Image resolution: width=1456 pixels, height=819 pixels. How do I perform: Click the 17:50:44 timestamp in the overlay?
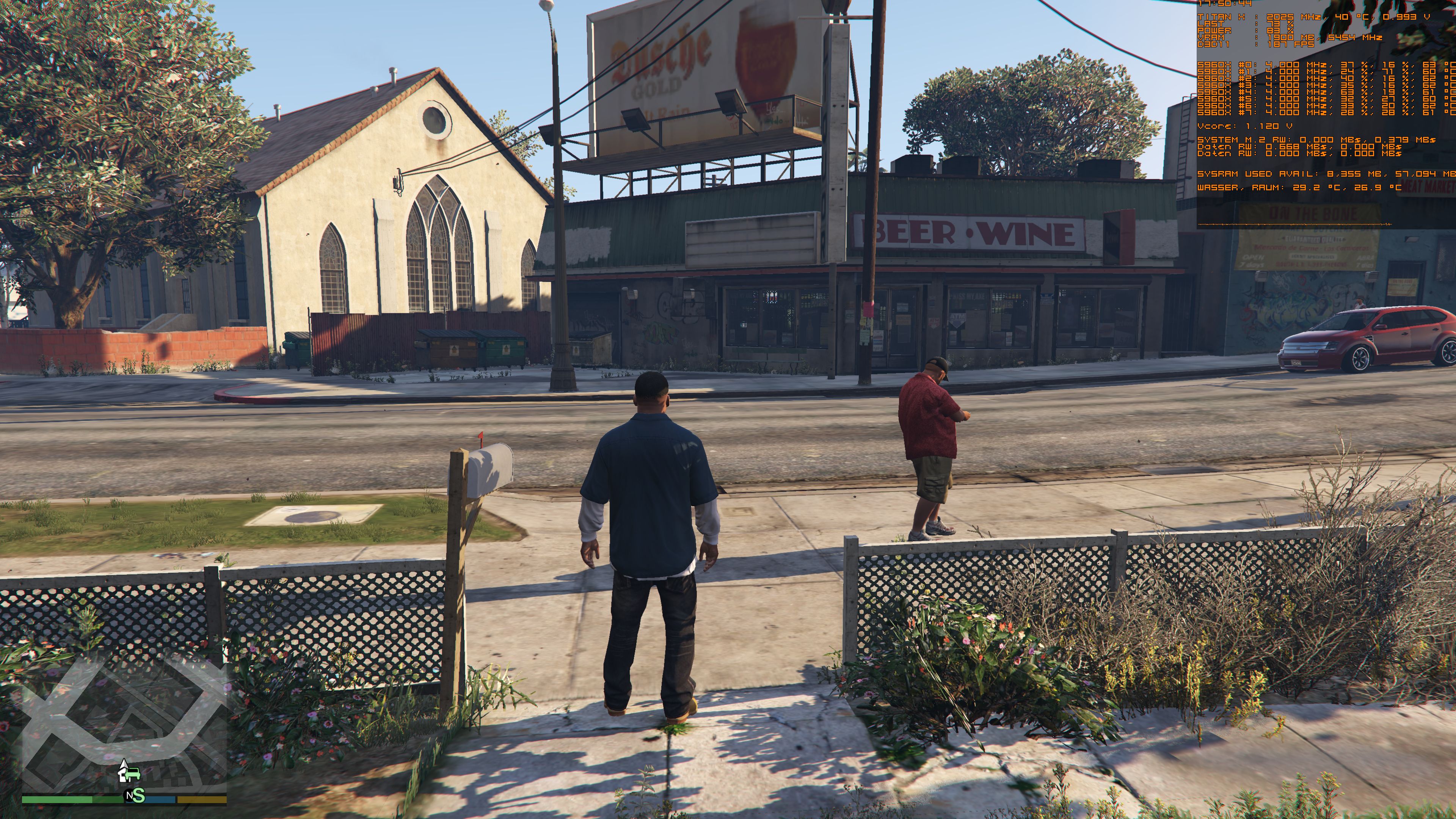(x=1225, y=4)
